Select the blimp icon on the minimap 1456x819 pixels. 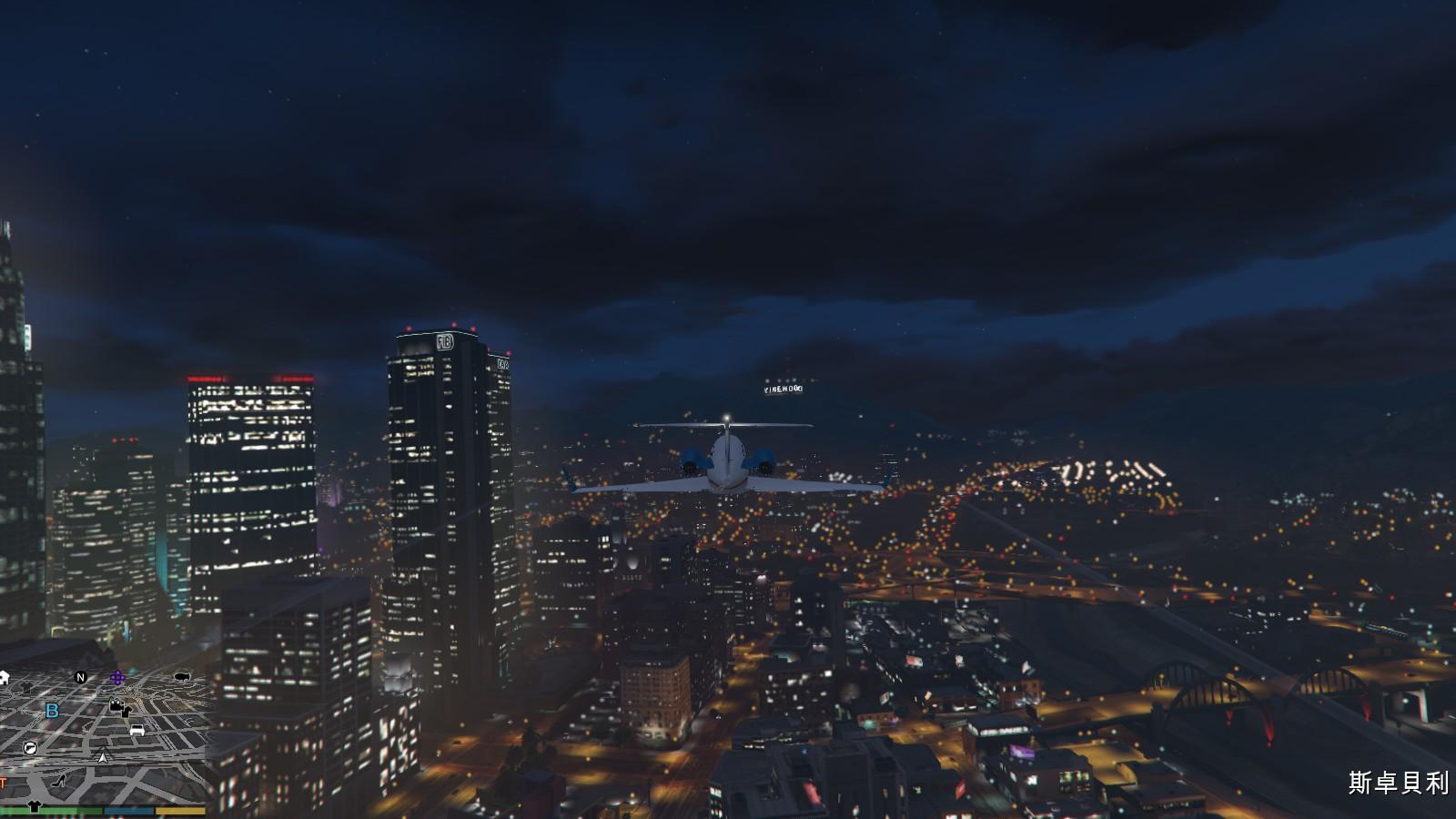[x=181, y=677]
